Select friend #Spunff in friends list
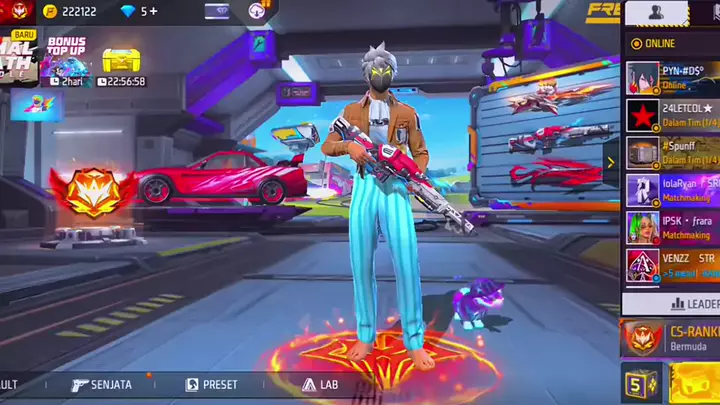720x405 pixels. [x=672, y=152]
